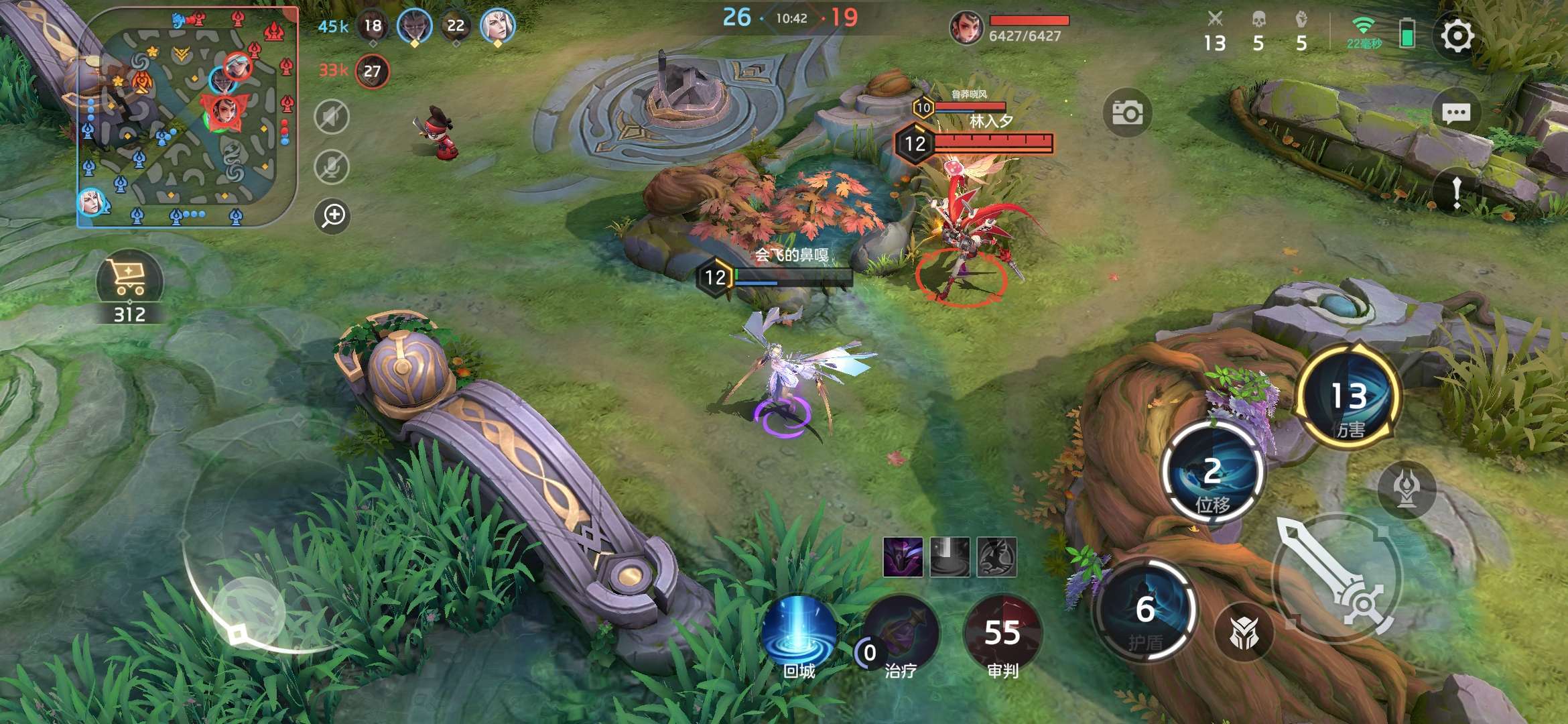Tap the battlefield minimap
1568x724 pixels.
pyautogui.click(x=188, y=117)
